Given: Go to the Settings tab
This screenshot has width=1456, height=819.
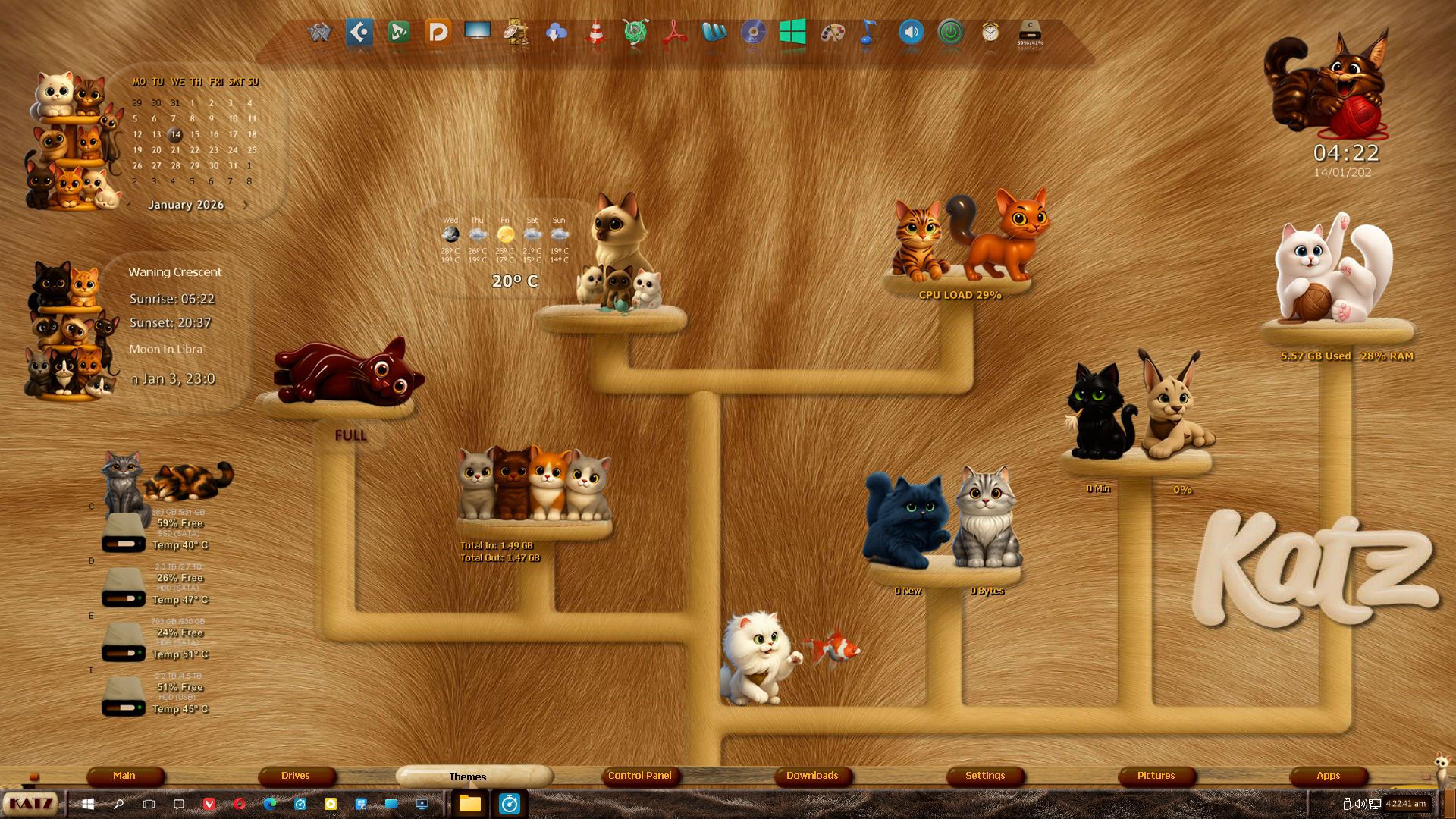Looking at the screenshot, I should point(985,776).
